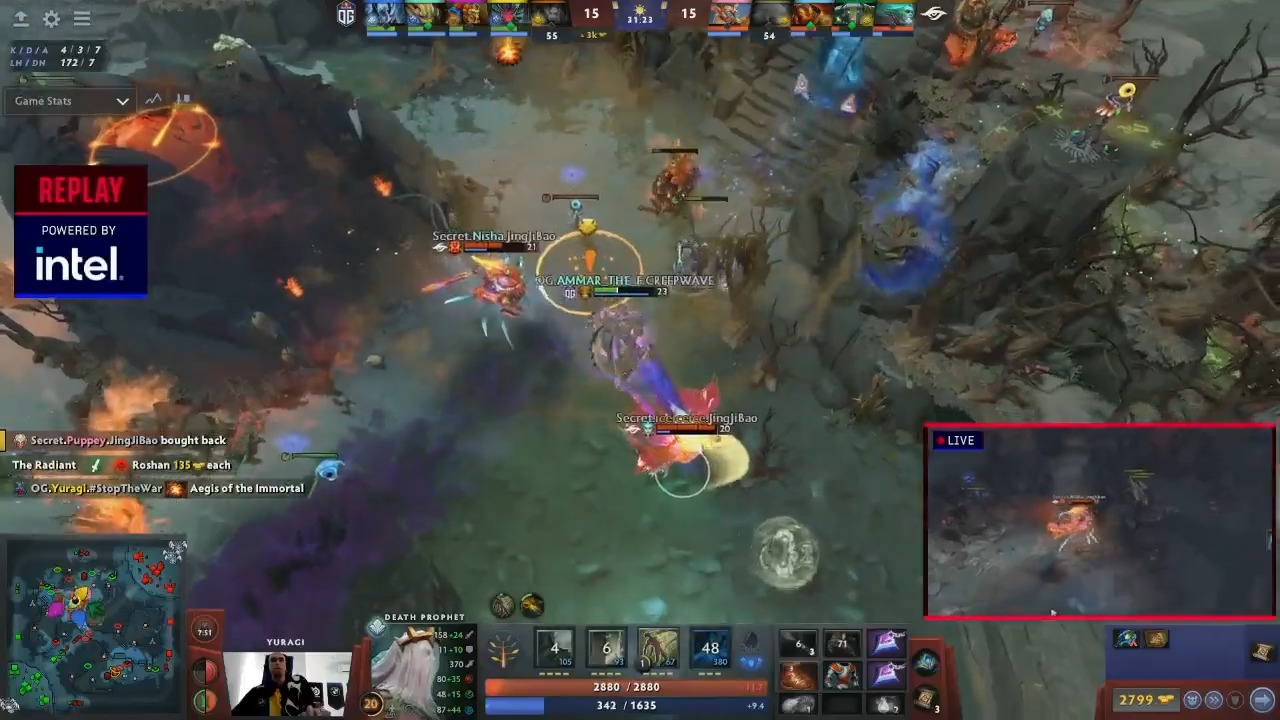1280x720 pixels.
Task: Open the Game Stats dropdown
Action: pyautogui.click(x=68, y=100)
